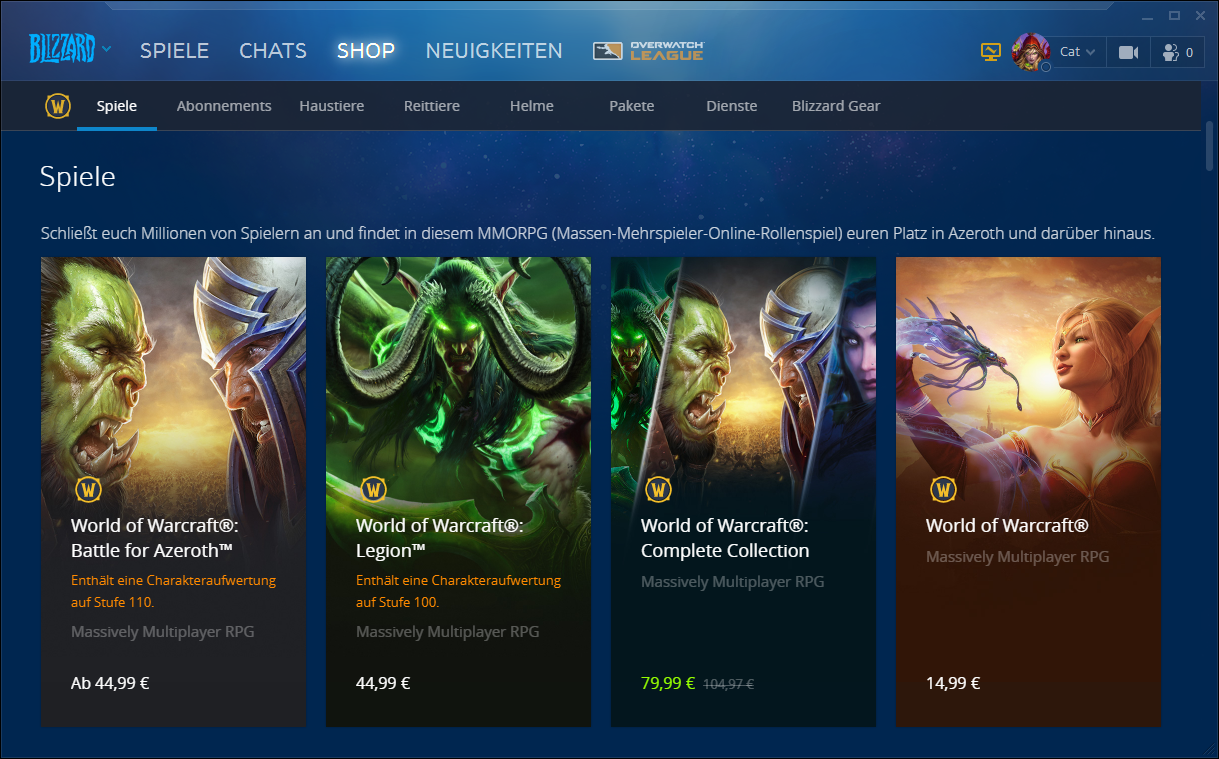Image resolution: width=1219 pixels, height=759 pixels.
Task: Open the friends list button
Action: [x=1177, y=52]
